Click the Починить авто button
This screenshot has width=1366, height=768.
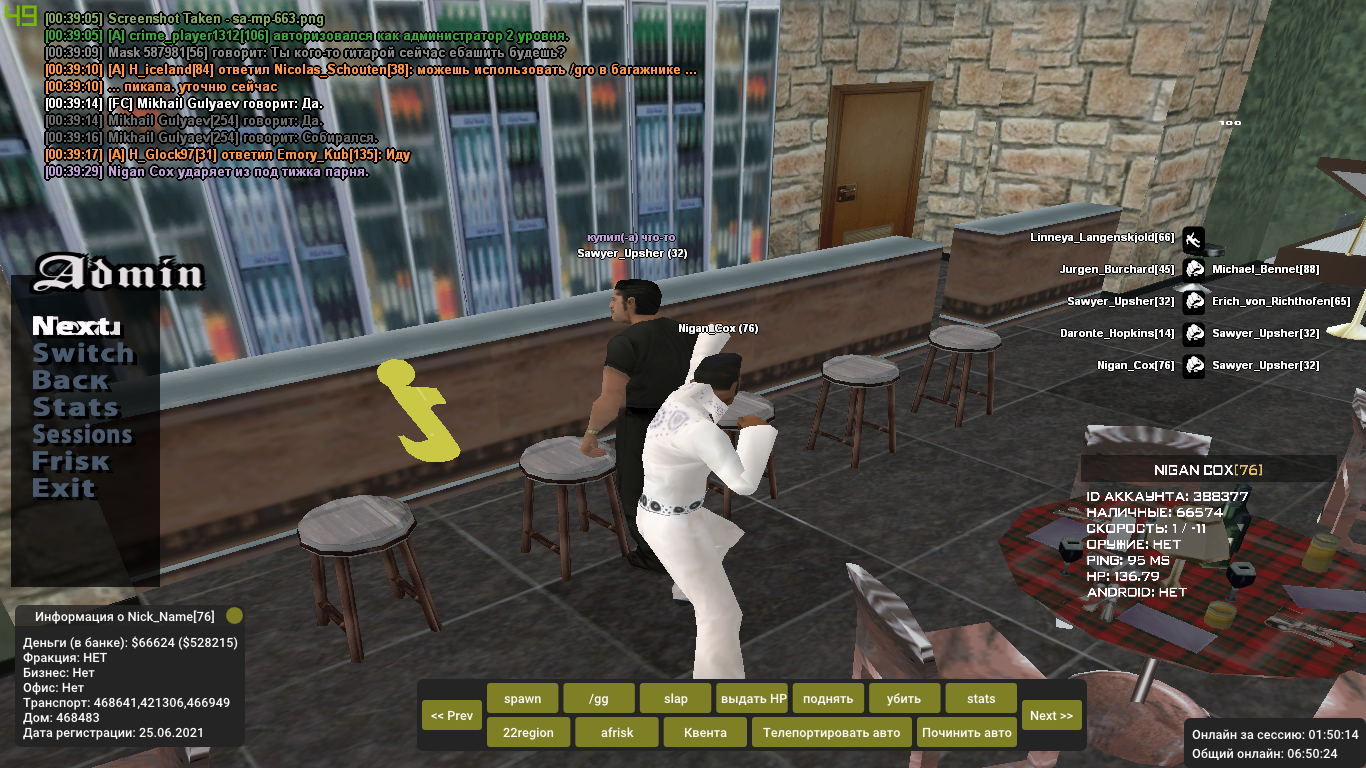coord(967,732)
